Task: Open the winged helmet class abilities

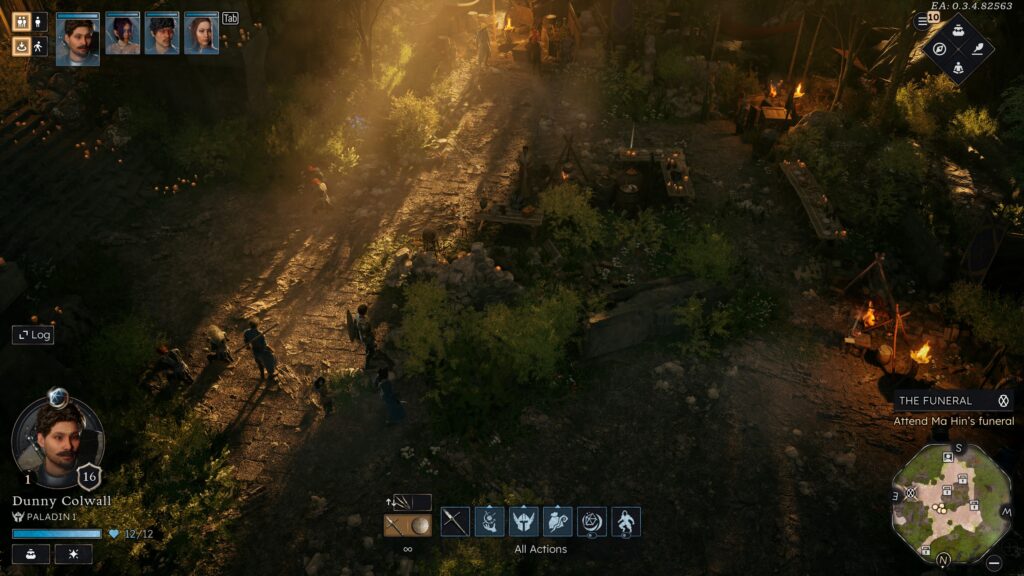Action: coord(523,521)
